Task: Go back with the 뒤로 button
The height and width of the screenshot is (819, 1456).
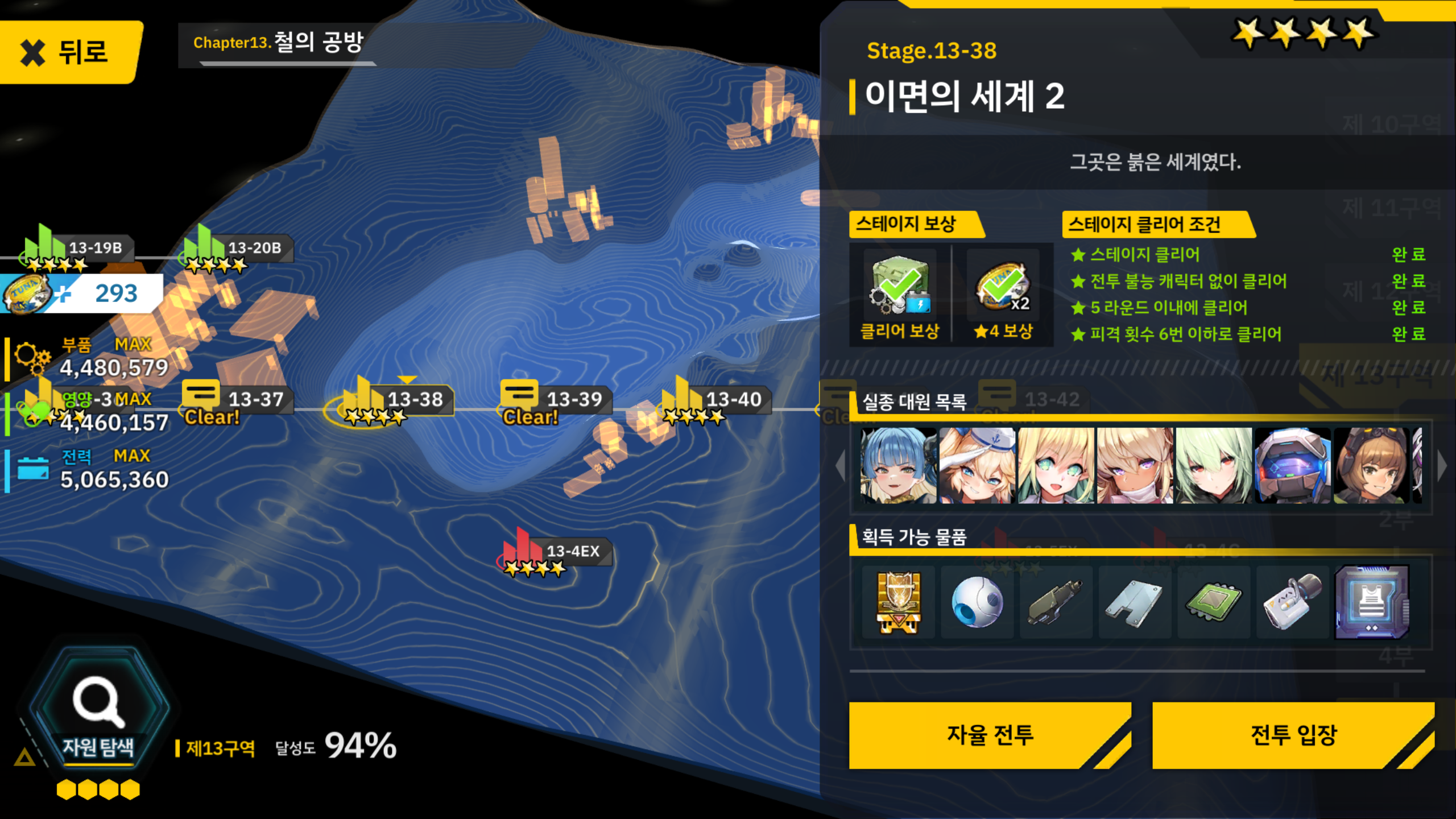Action: click(x=68, y=52)
